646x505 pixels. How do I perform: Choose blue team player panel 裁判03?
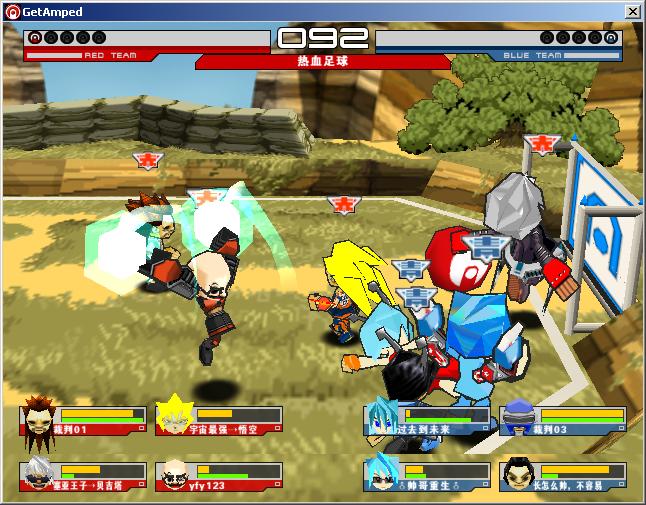[x=563, y=419]
